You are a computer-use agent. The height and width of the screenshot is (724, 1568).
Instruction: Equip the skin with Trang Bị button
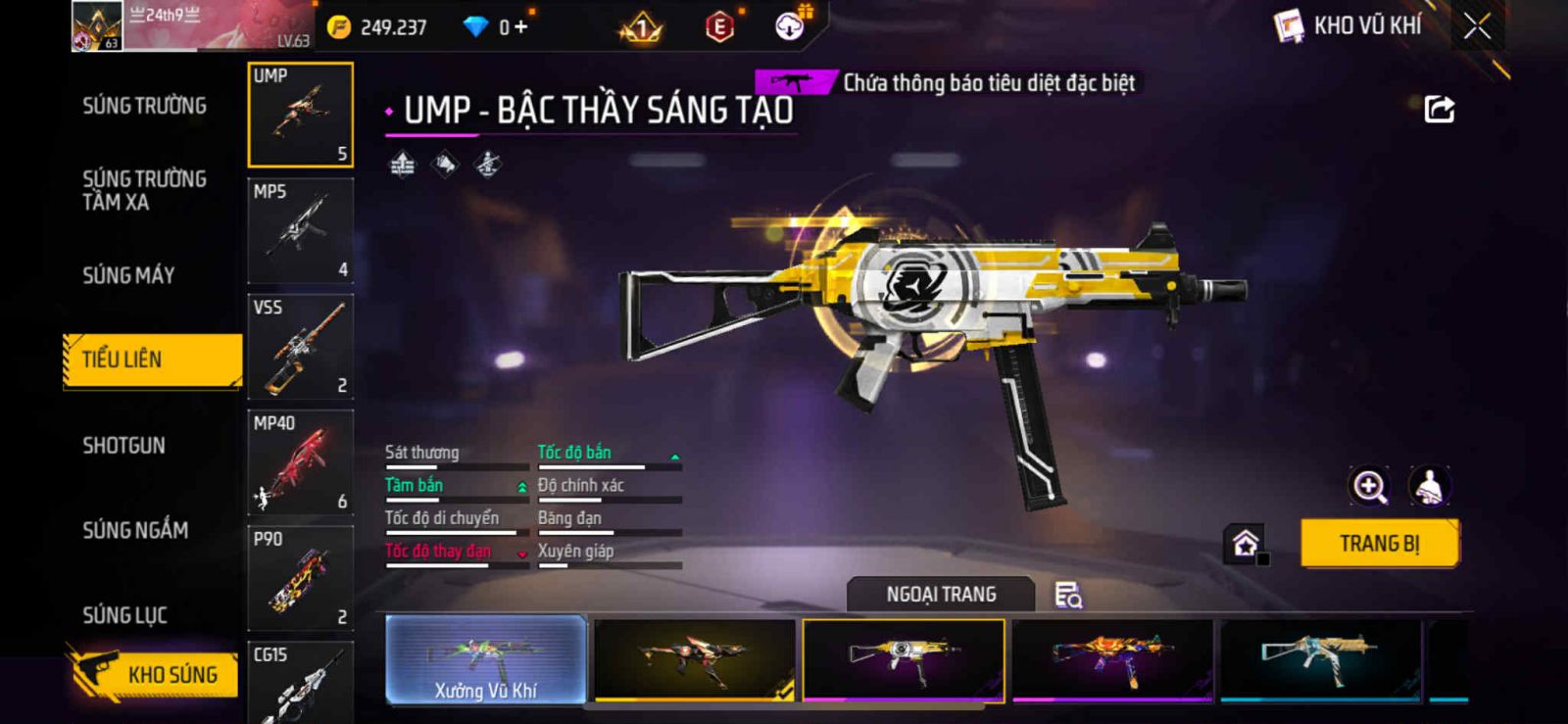(x=1379, y=544)
